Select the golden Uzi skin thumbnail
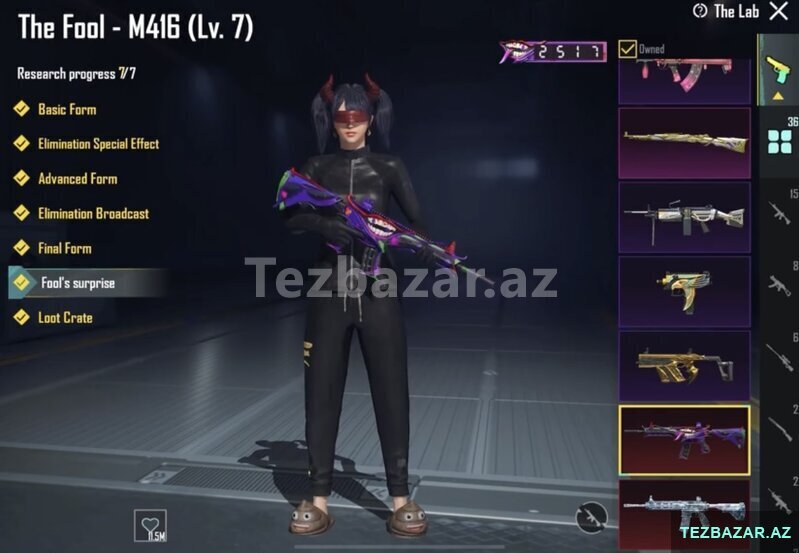Viewport: 799px width, 553px height. (684, 291)
